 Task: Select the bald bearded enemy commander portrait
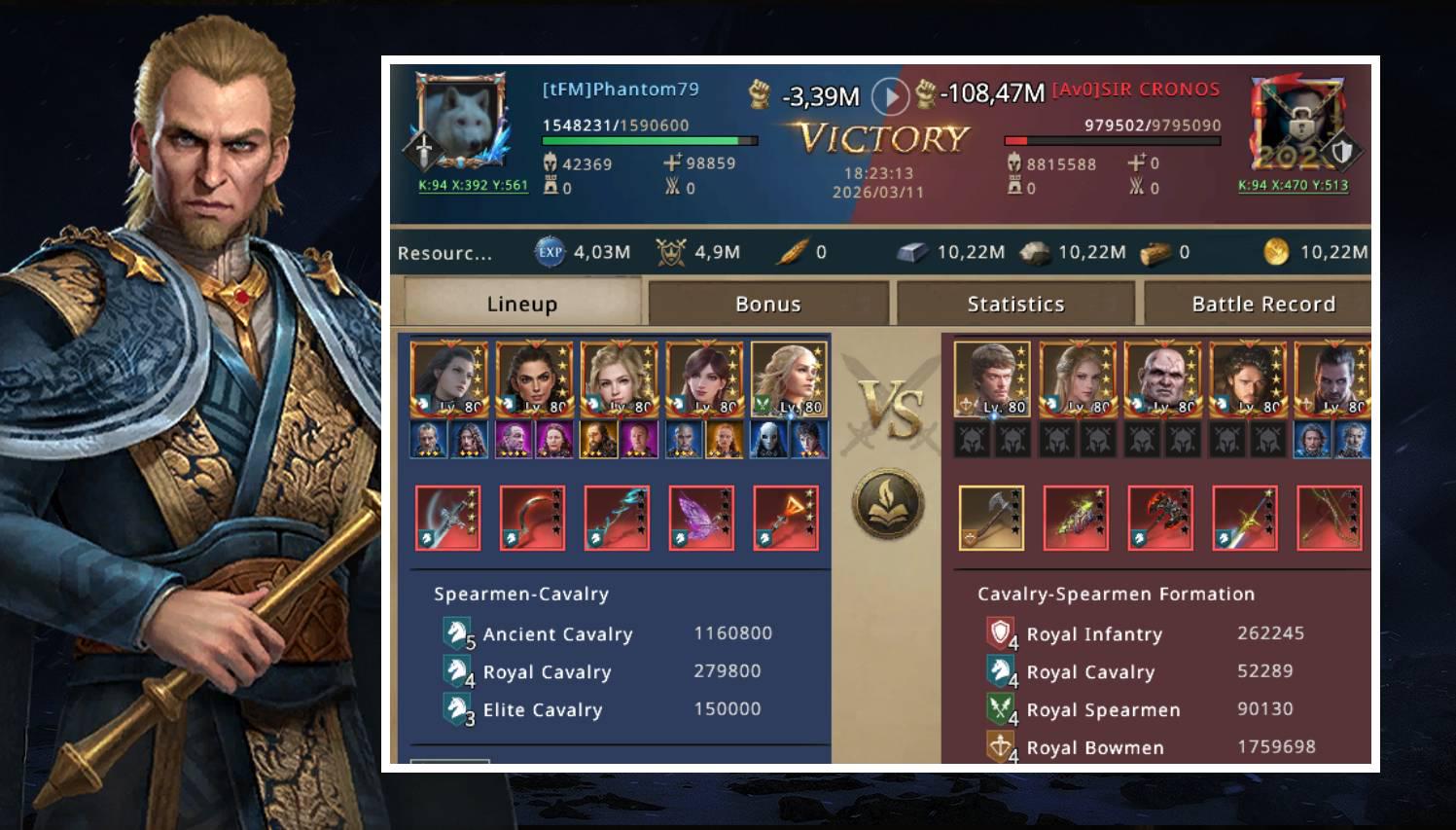coord(1161,379)
